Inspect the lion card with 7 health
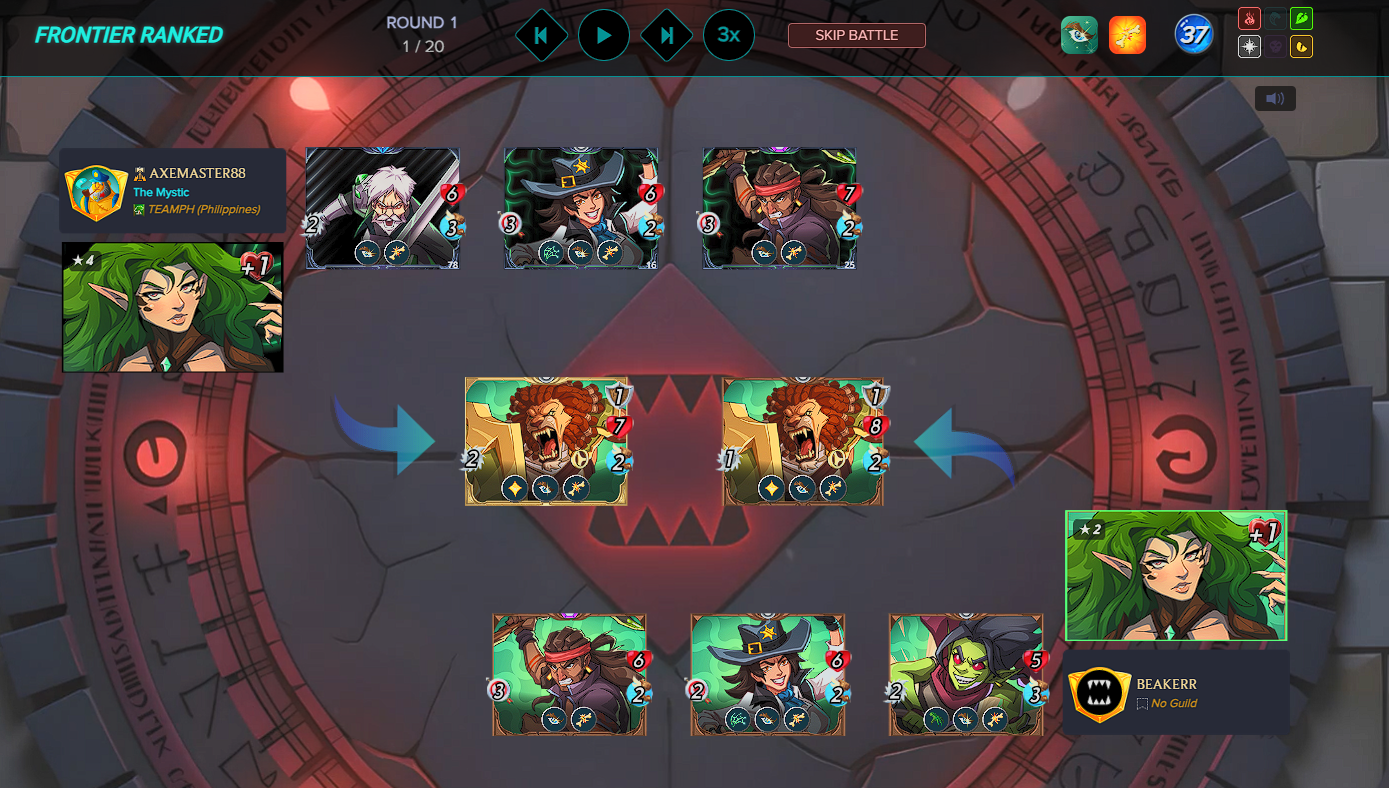Screen dimensions: 1389x788 pos(546,441)
